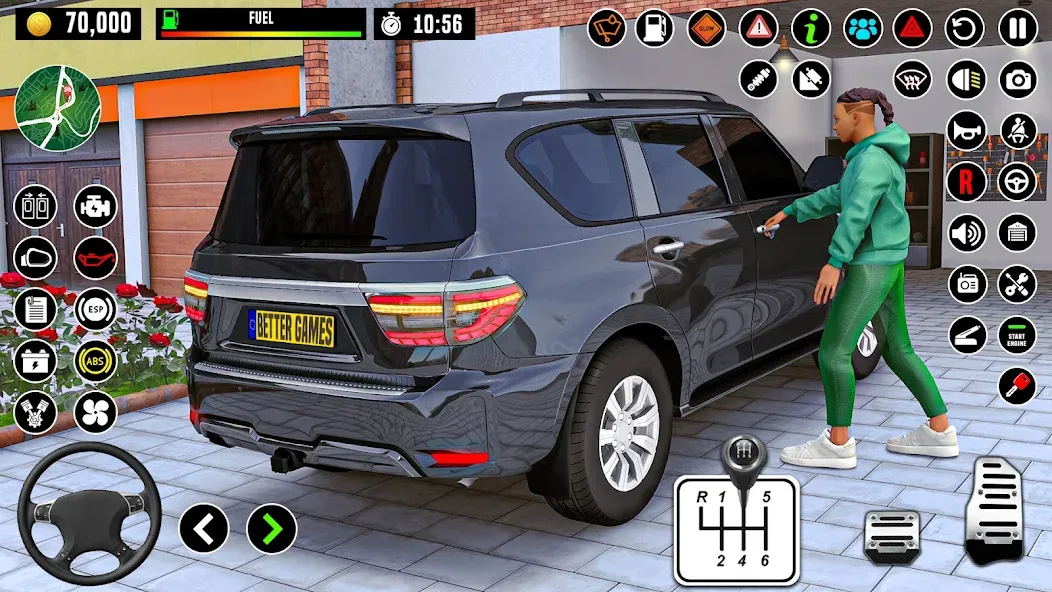
Task: Toggle the red hazard lights
Action: pyautogui.click(x=913, y=28)
